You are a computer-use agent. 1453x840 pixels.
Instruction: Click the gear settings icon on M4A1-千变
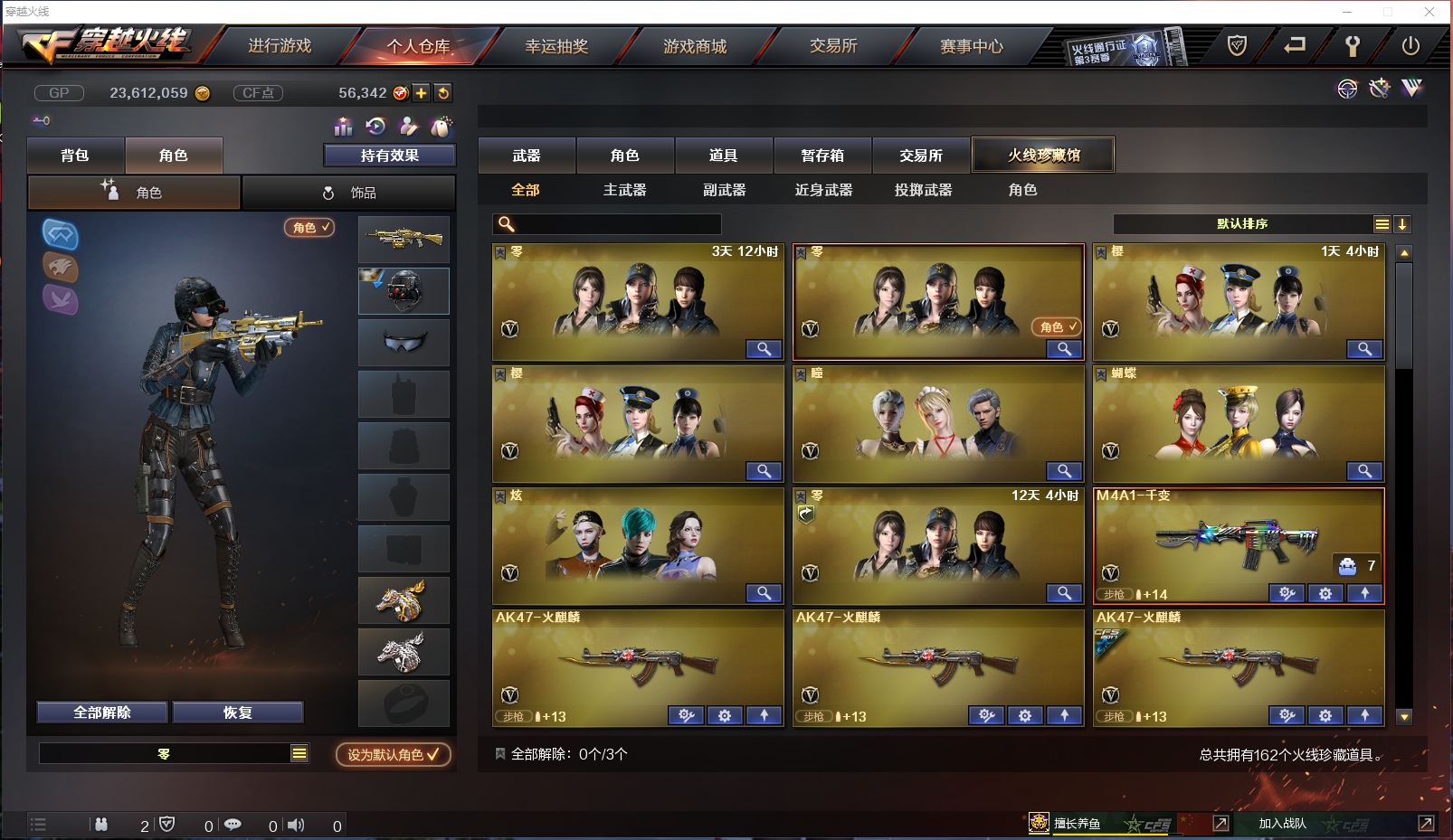pos(1326,594)
